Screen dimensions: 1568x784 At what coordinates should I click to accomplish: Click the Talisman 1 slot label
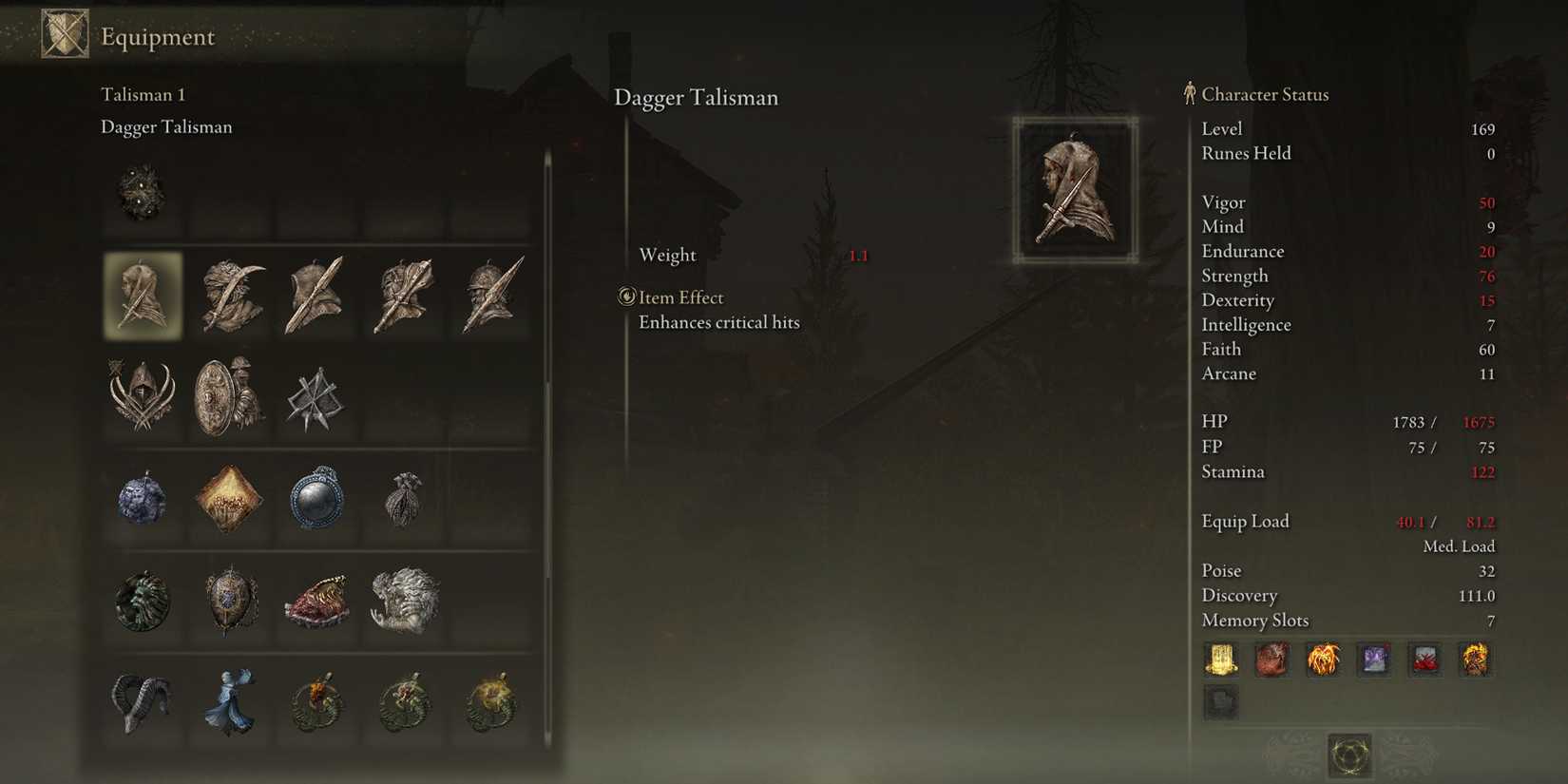143,94
